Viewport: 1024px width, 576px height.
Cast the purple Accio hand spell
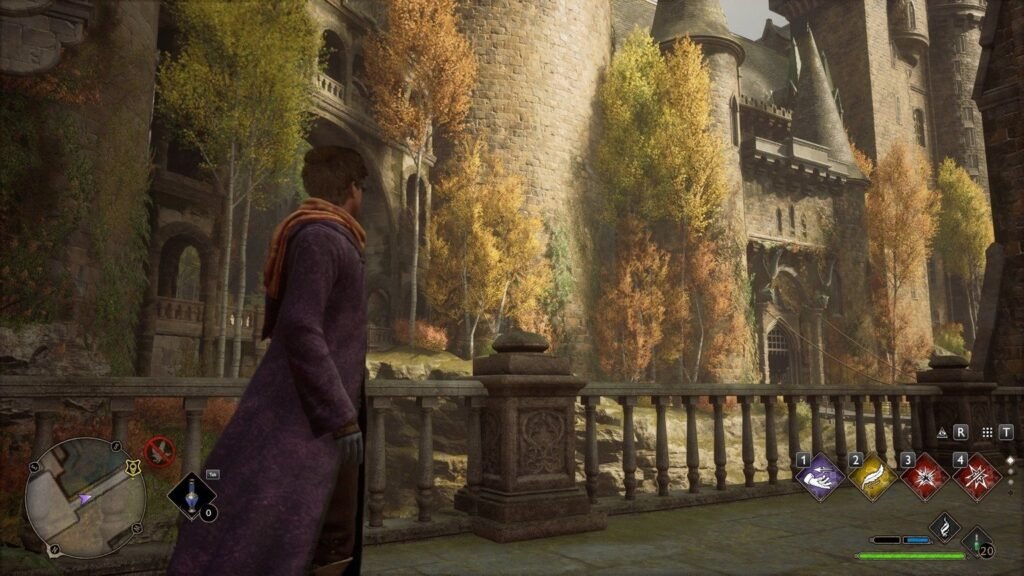tap(821, 476)
